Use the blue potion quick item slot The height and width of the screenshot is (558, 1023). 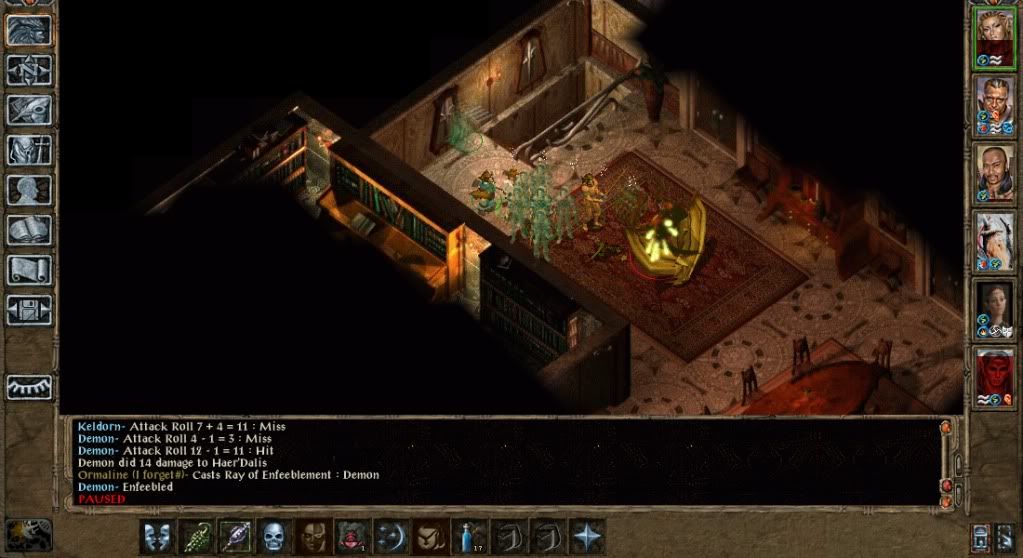pyautogui.click(x=470, y=537)
